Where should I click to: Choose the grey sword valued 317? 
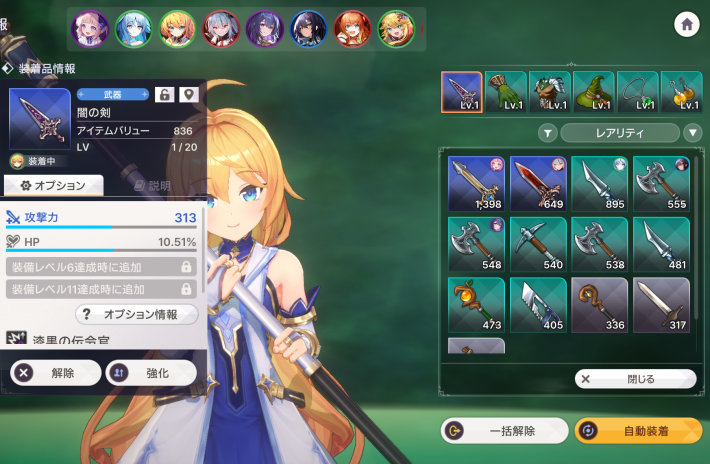coord(661,305)
